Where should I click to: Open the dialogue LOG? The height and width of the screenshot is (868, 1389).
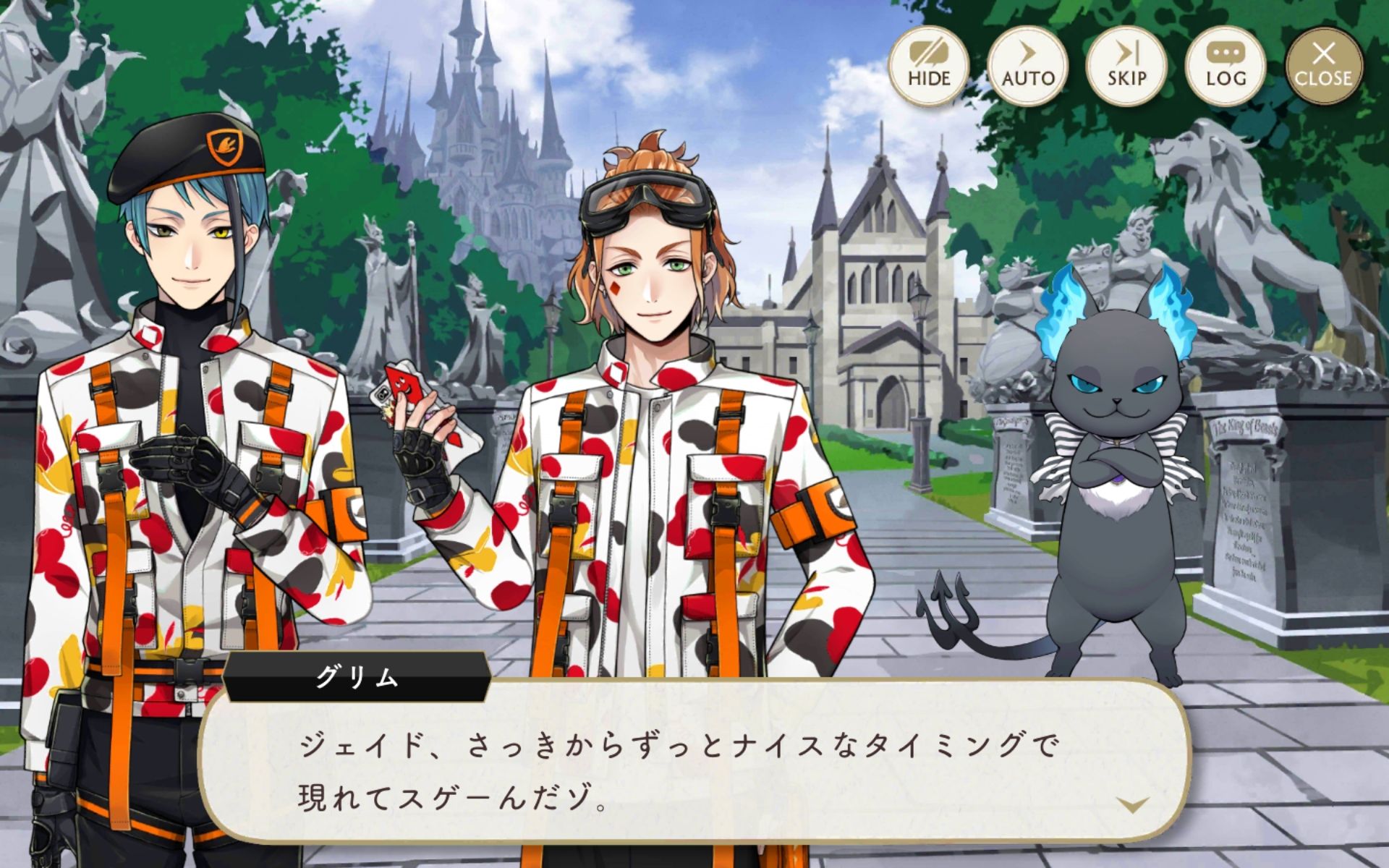(x=1226, y=66)
